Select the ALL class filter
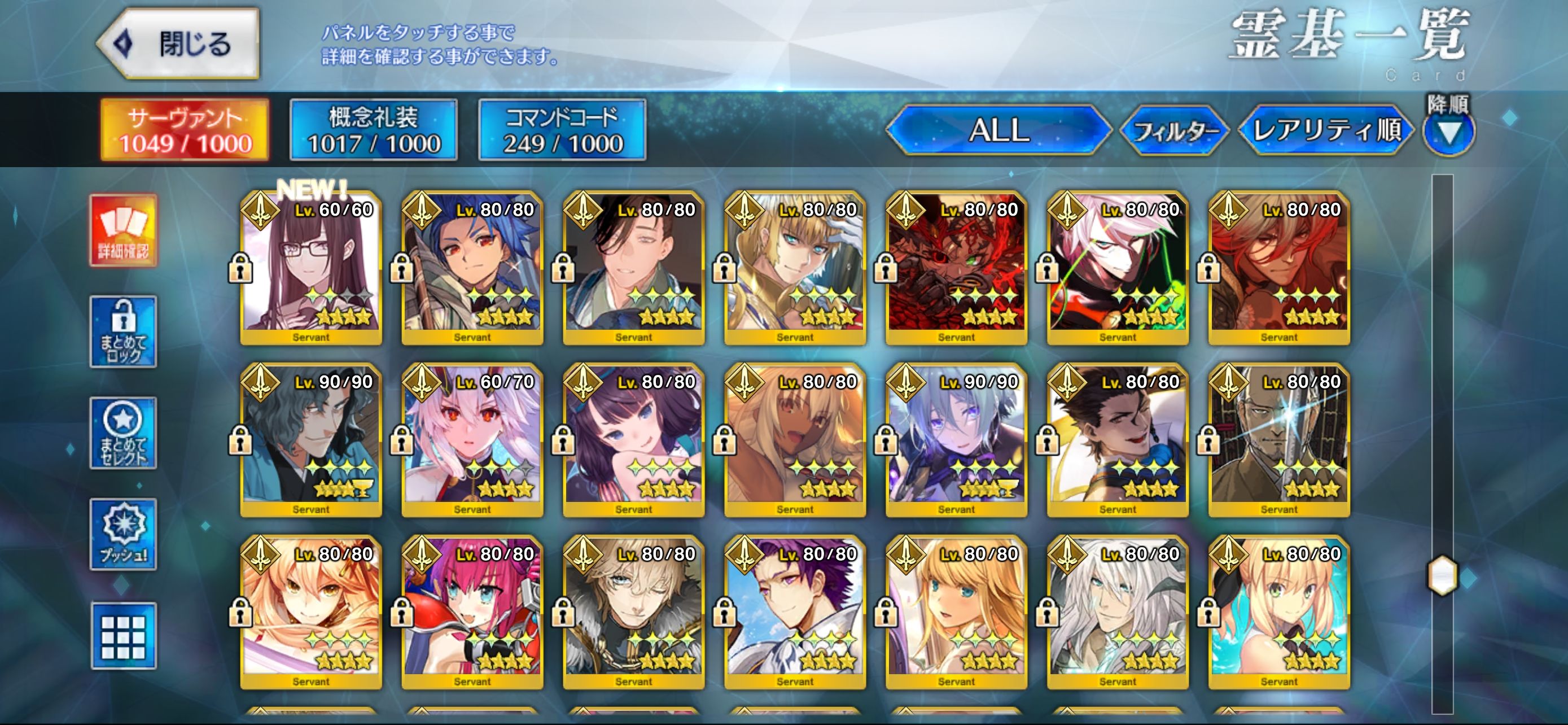 click(x=998, y=130)
